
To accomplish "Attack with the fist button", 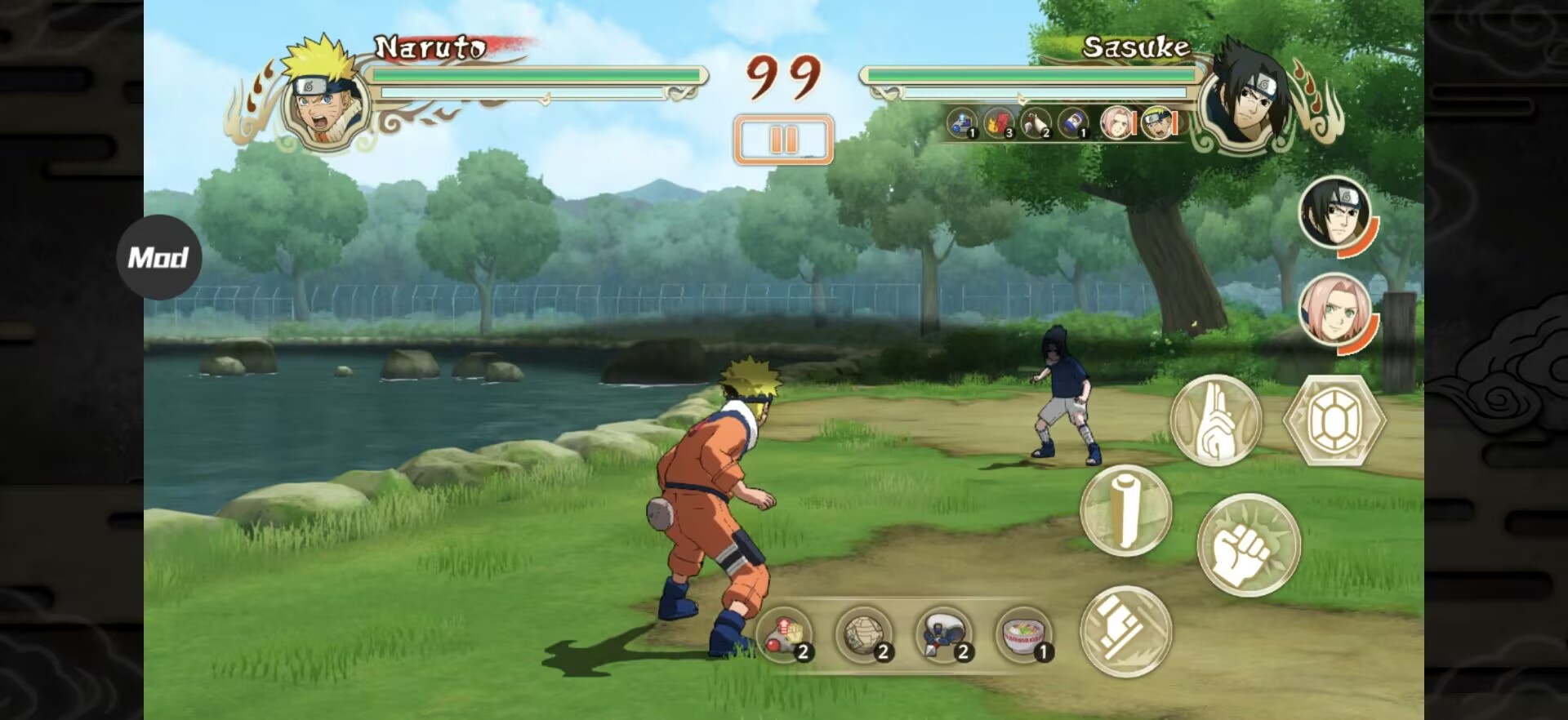I will [x=1248, y=544].
